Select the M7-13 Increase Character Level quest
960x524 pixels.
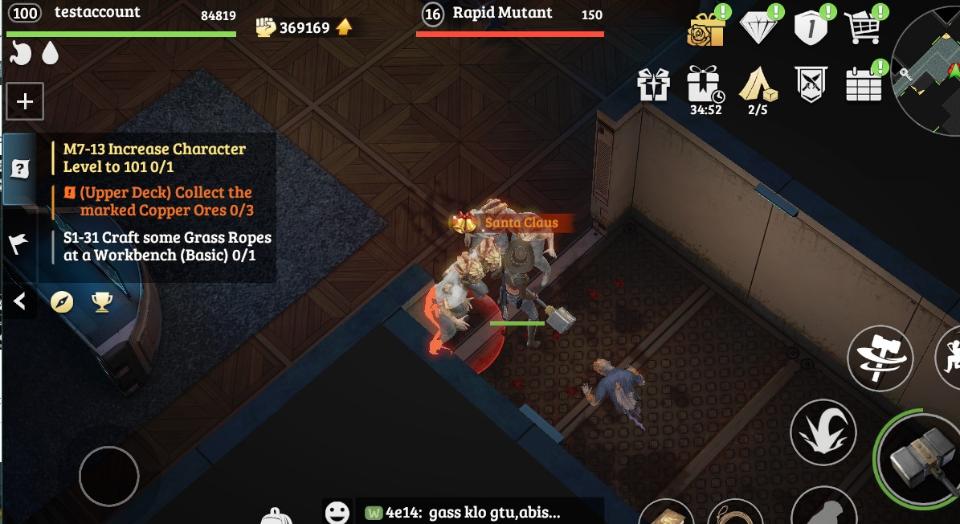[x=155, y=157]
